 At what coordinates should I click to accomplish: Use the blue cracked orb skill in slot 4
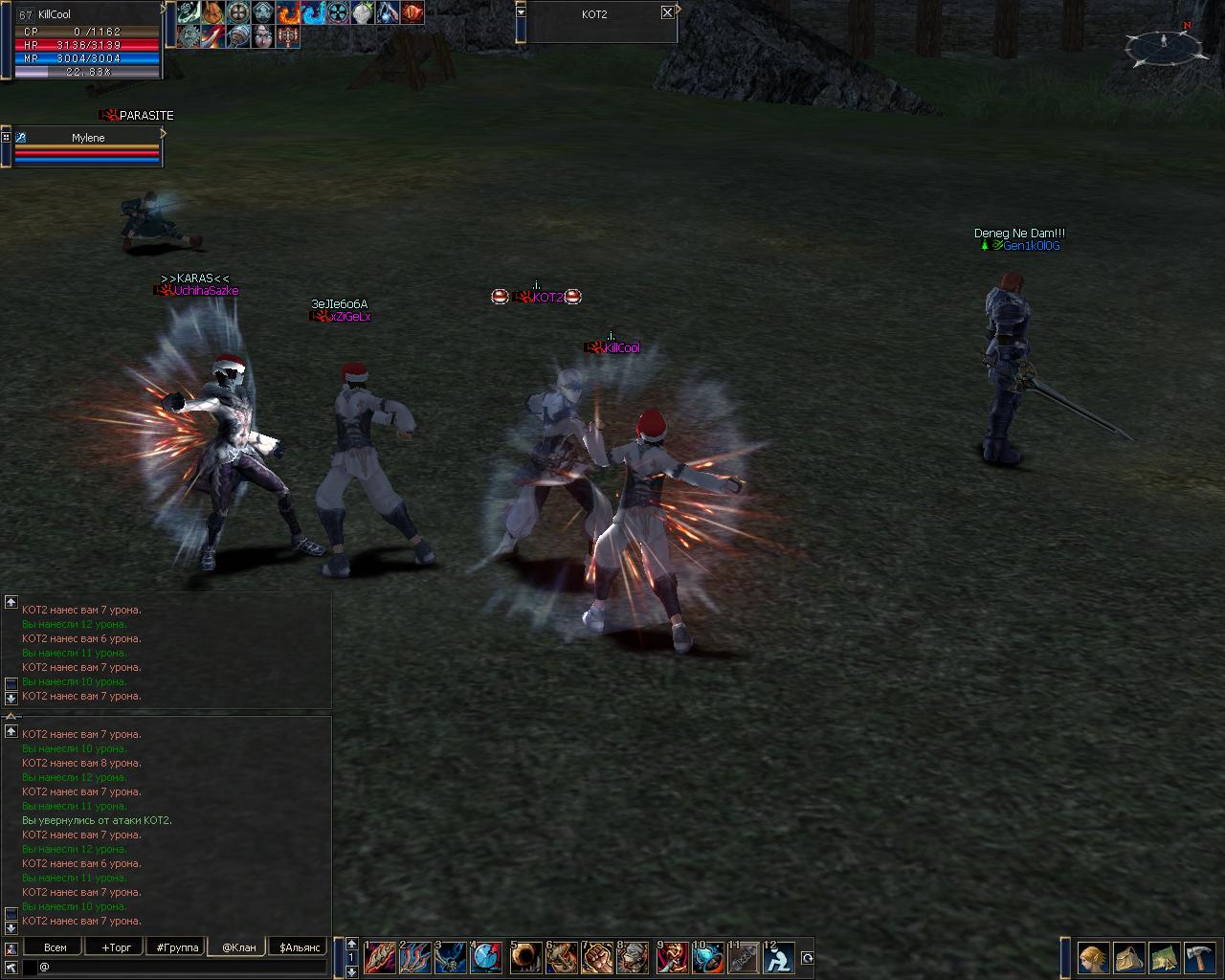[486, 958]
